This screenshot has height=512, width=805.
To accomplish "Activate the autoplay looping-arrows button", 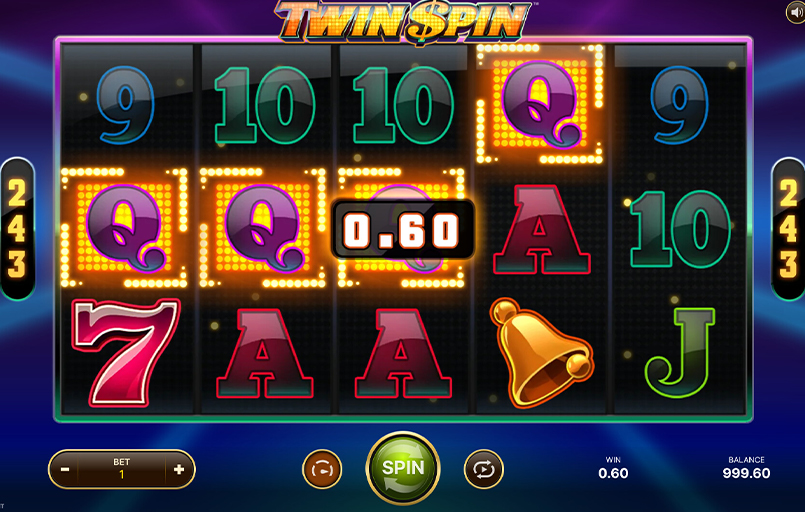I will click(483, 469).
